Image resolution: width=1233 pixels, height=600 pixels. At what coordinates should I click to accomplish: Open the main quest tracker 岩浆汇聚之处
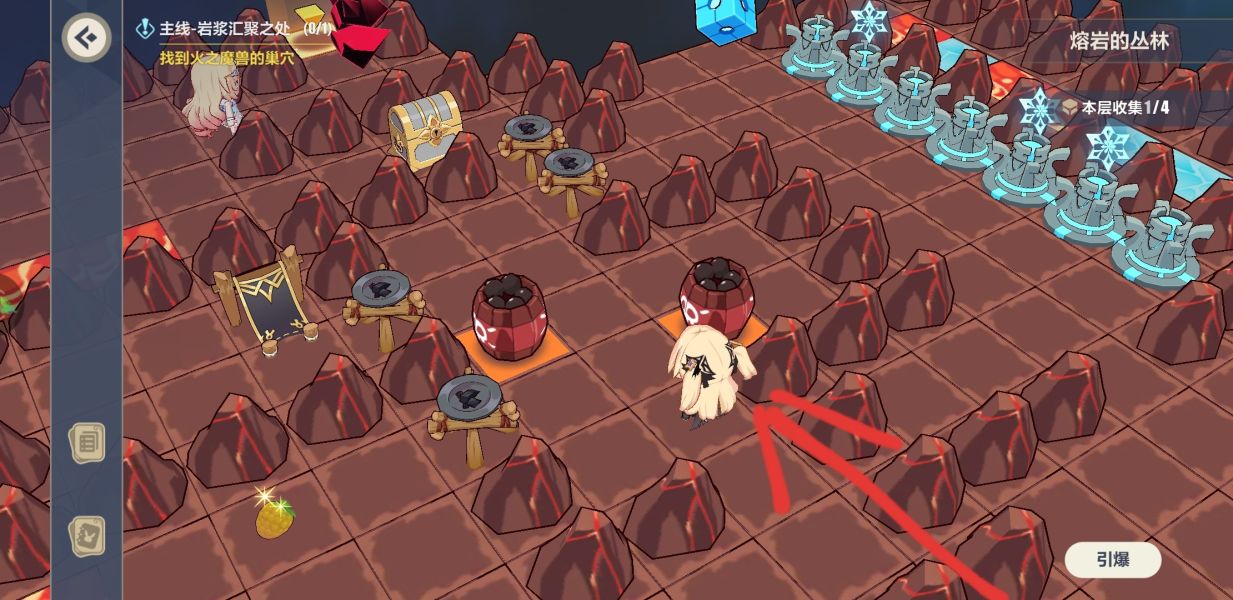coord(234,29)
